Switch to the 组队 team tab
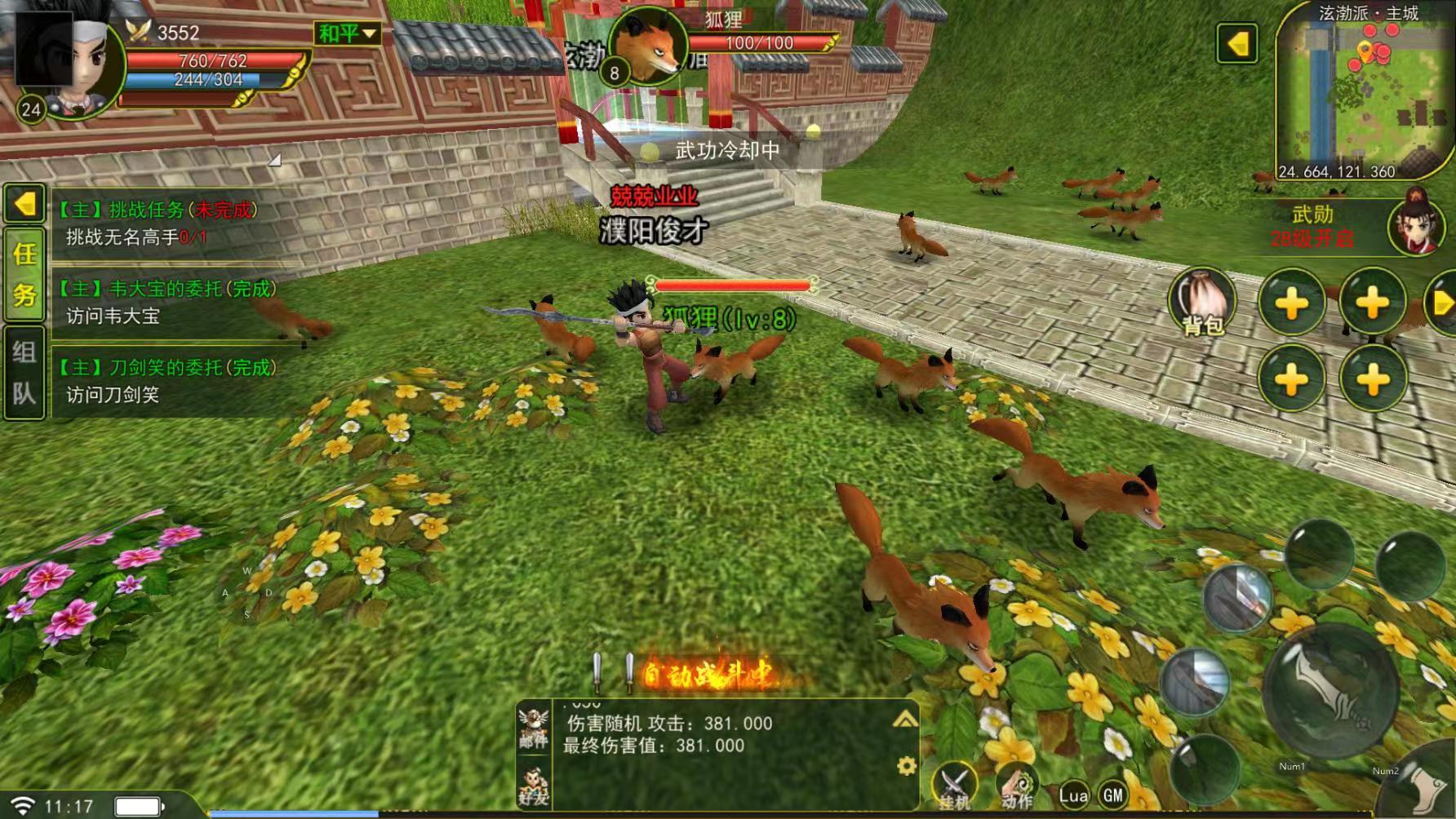1456x819 pixels. [x=24, y=373]
